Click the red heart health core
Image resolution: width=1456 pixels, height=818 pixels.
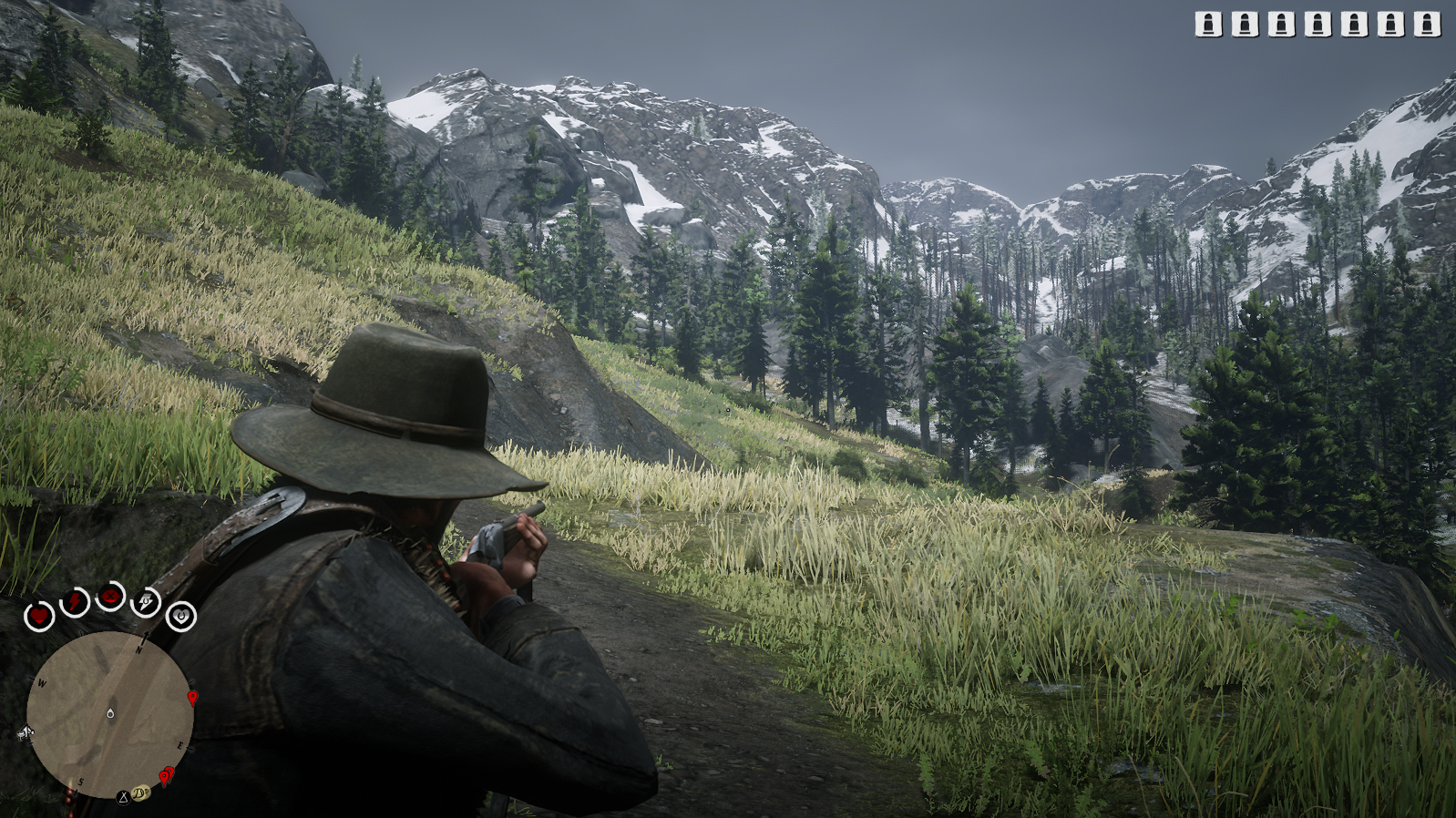click(x=39, y=617)
